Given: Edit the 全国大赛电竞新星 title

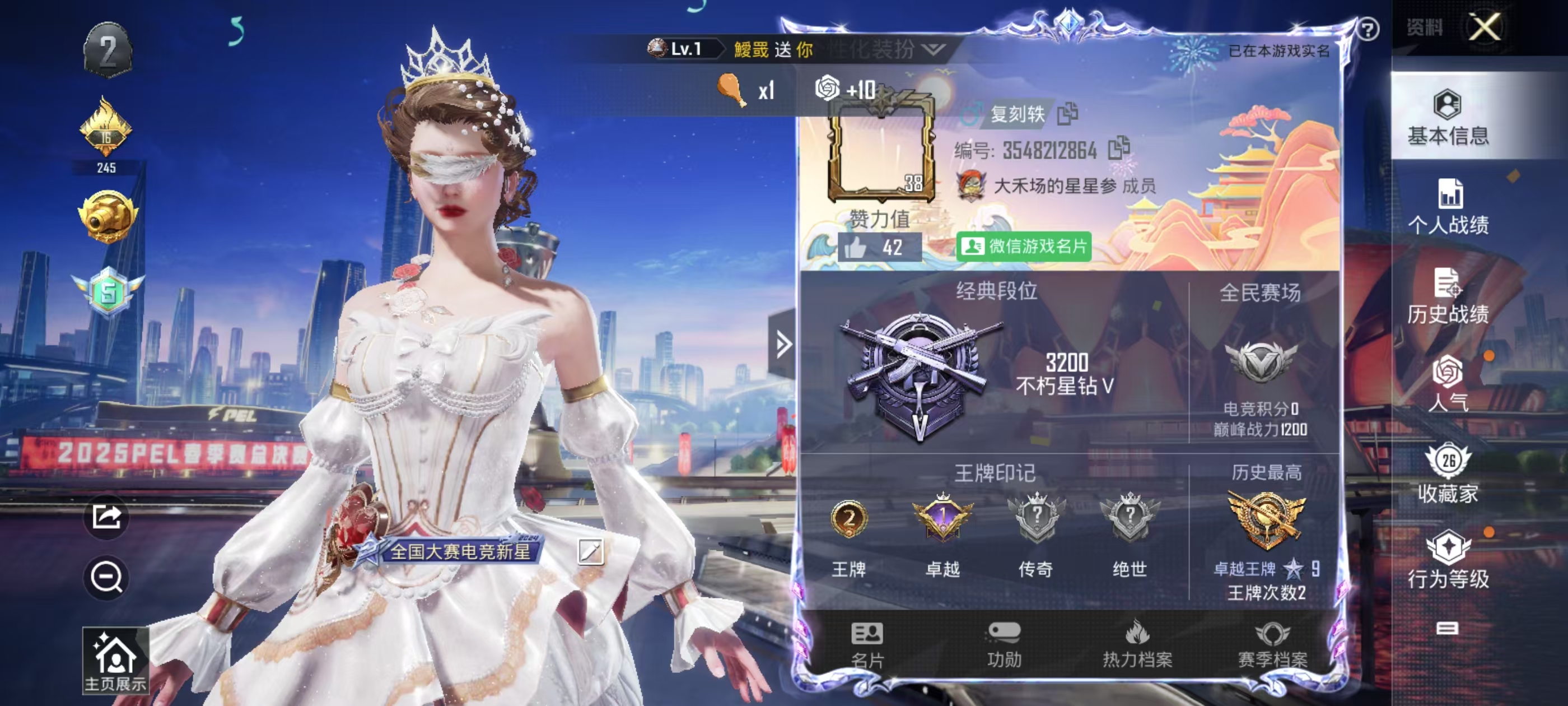Looking at the screenshot, I should pyautogui.click(x=590, y=552).
